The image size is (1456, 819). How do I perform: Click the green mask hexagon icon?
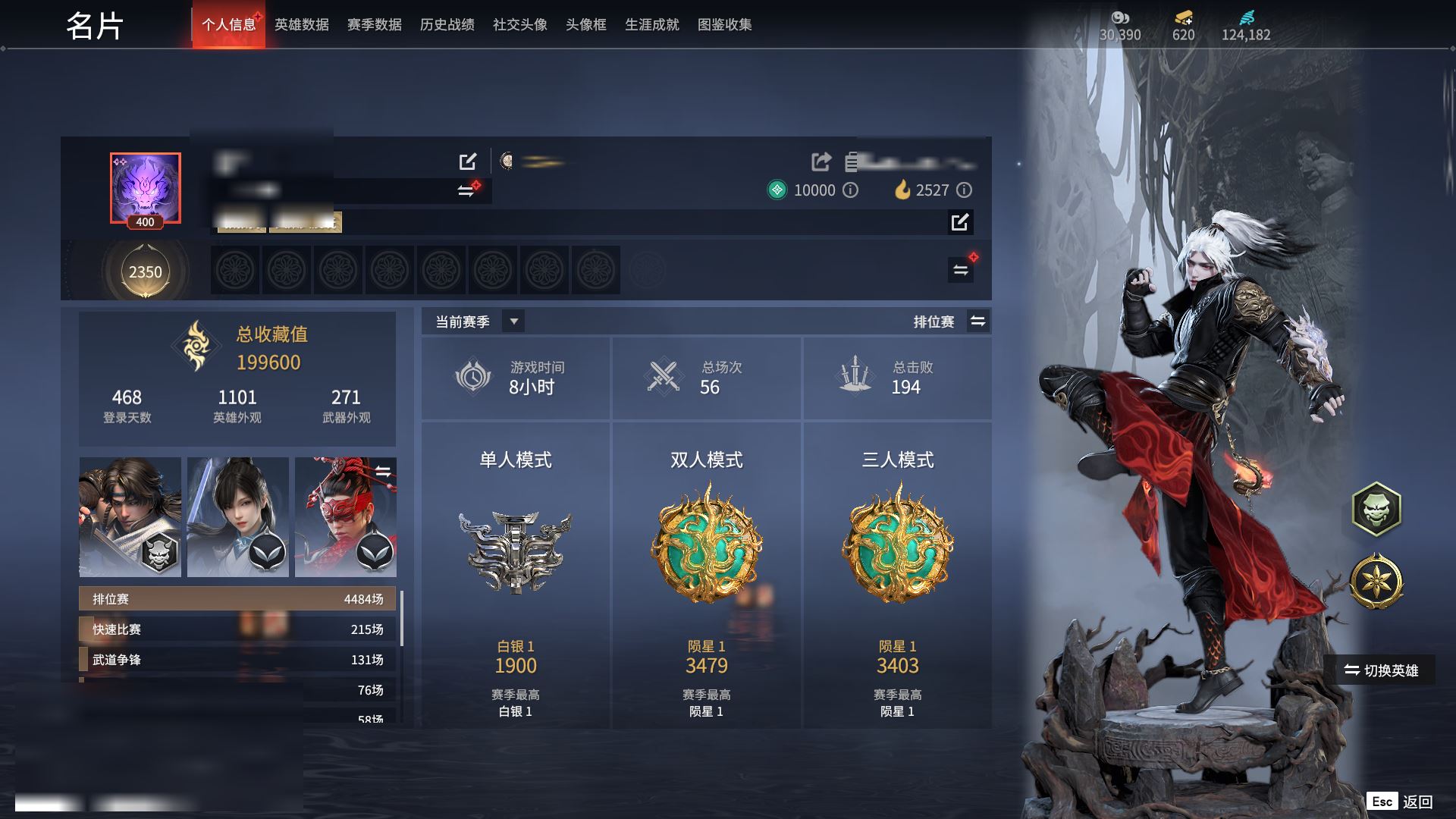pos(1376,509)
